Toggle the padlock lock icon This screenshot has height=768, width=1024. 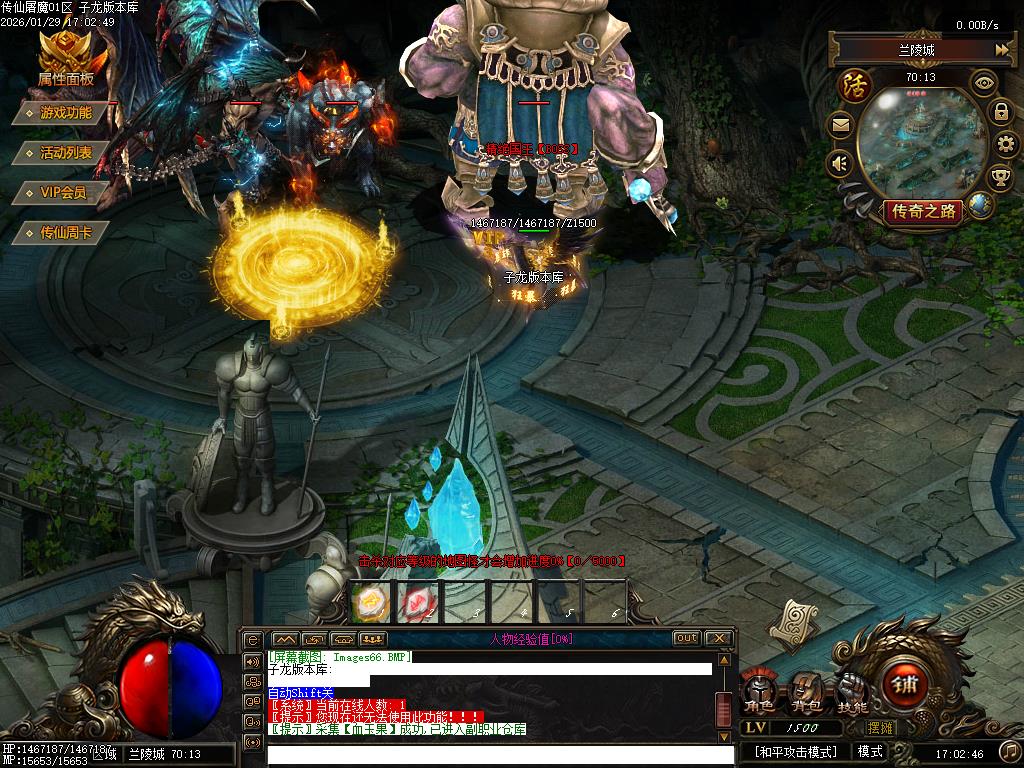1001,111
